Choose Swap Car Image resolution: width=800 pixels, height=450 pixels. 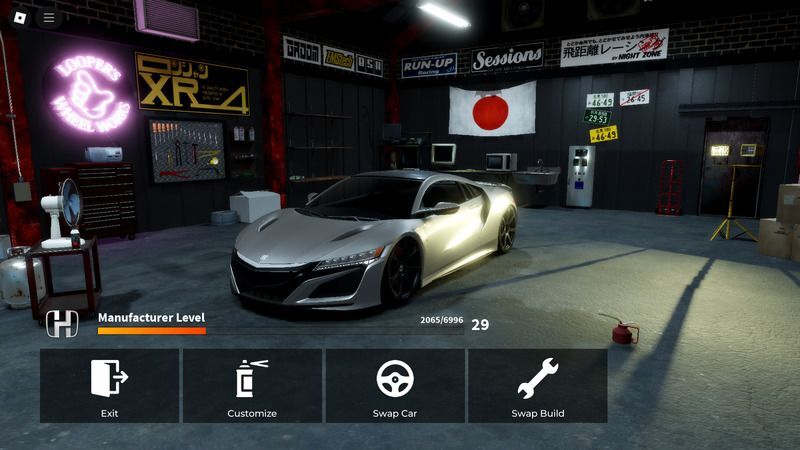click(395, 385)
